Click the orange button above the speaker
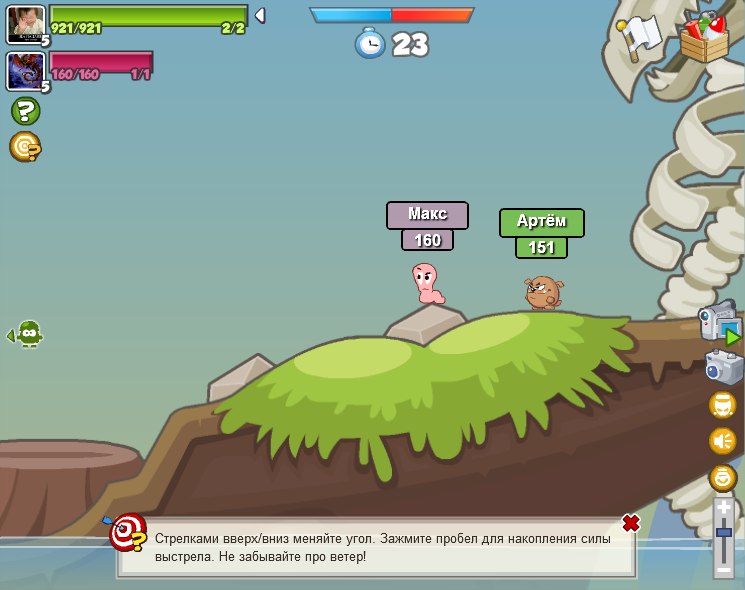This screenshot has height=590, width=745. tap(722, 405)
